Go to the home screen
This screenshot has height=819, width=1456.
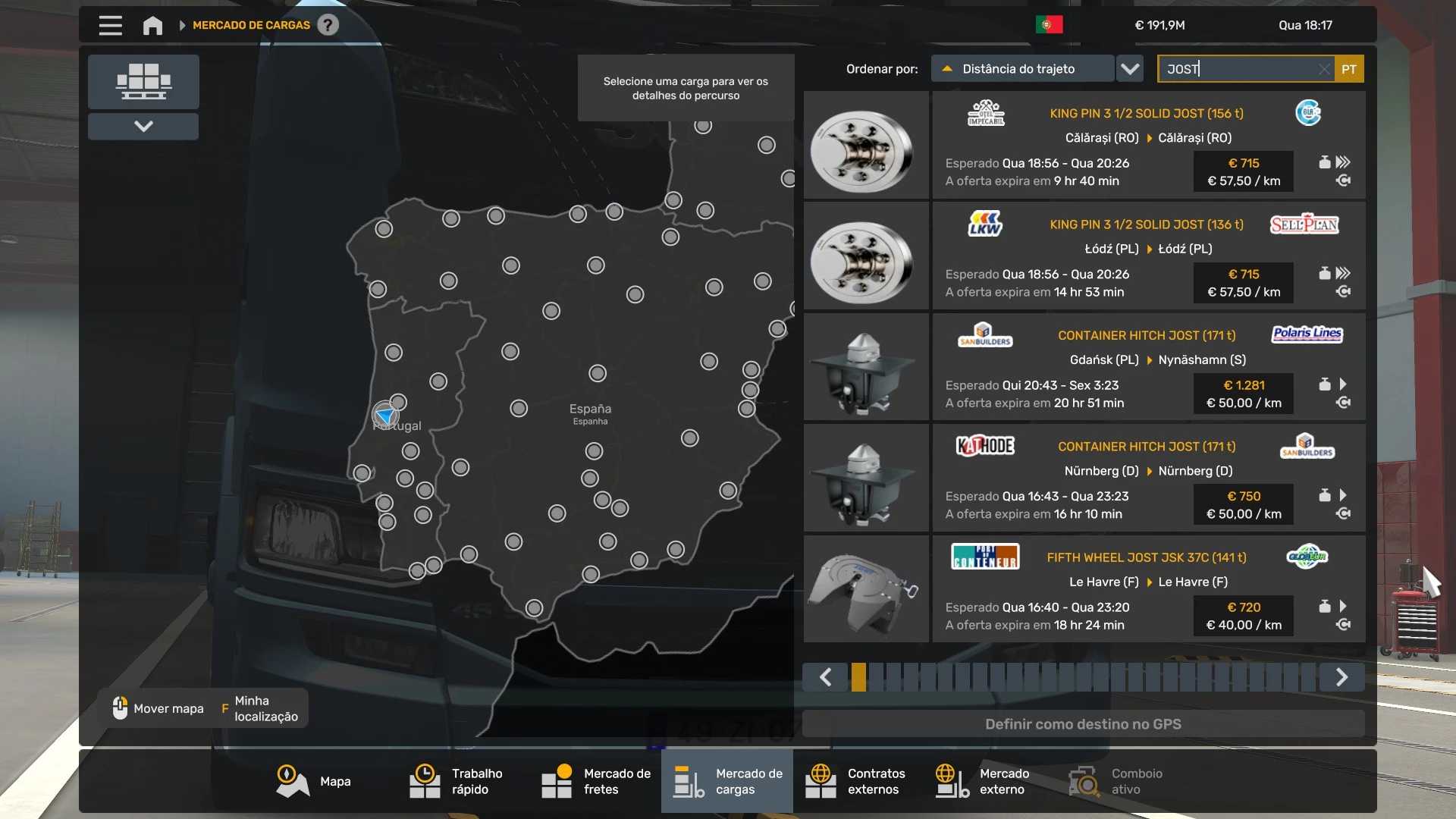[152, 25]
